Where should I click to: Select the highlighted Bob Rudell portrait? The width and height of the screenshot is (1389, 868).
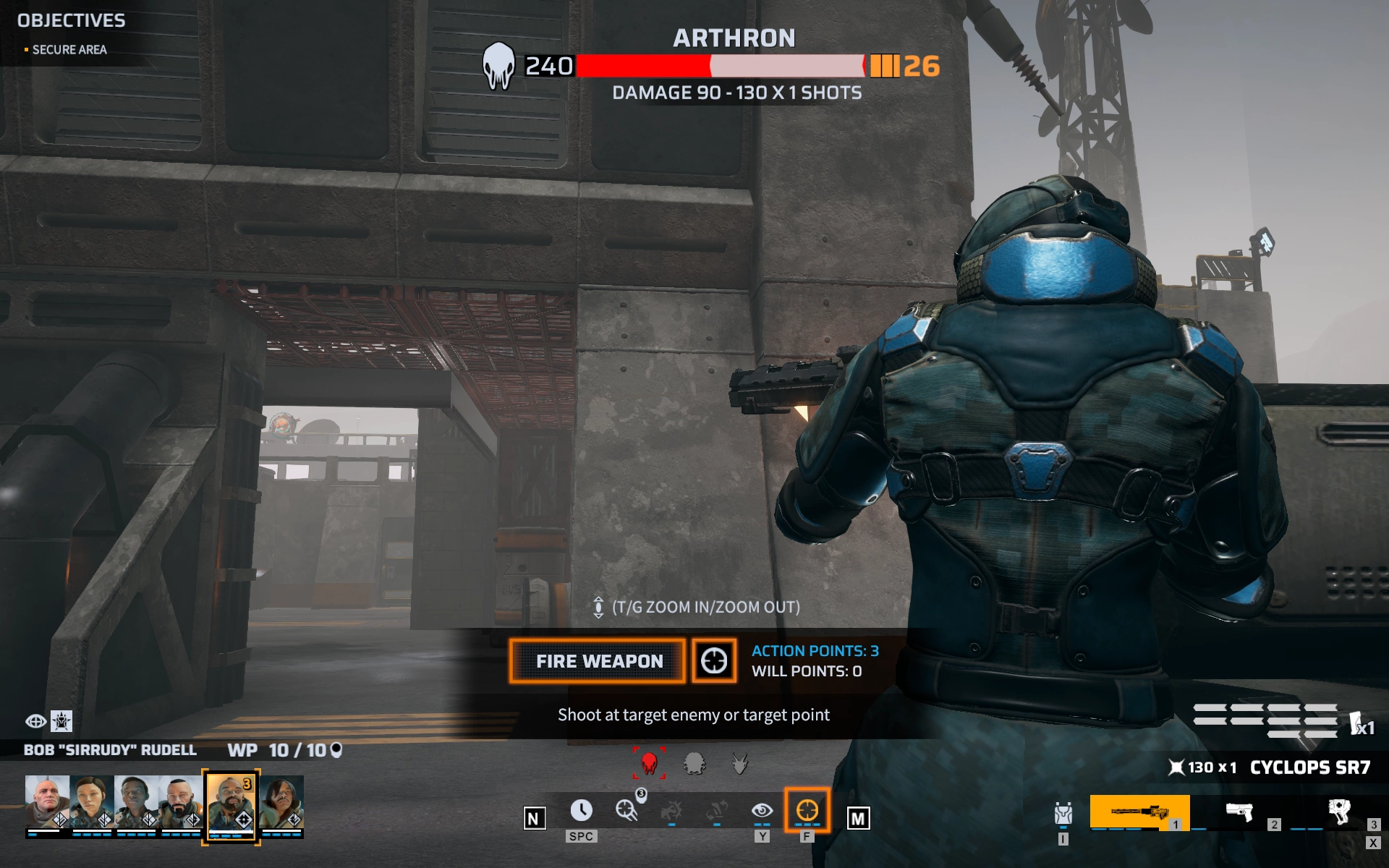pos(231,804)
